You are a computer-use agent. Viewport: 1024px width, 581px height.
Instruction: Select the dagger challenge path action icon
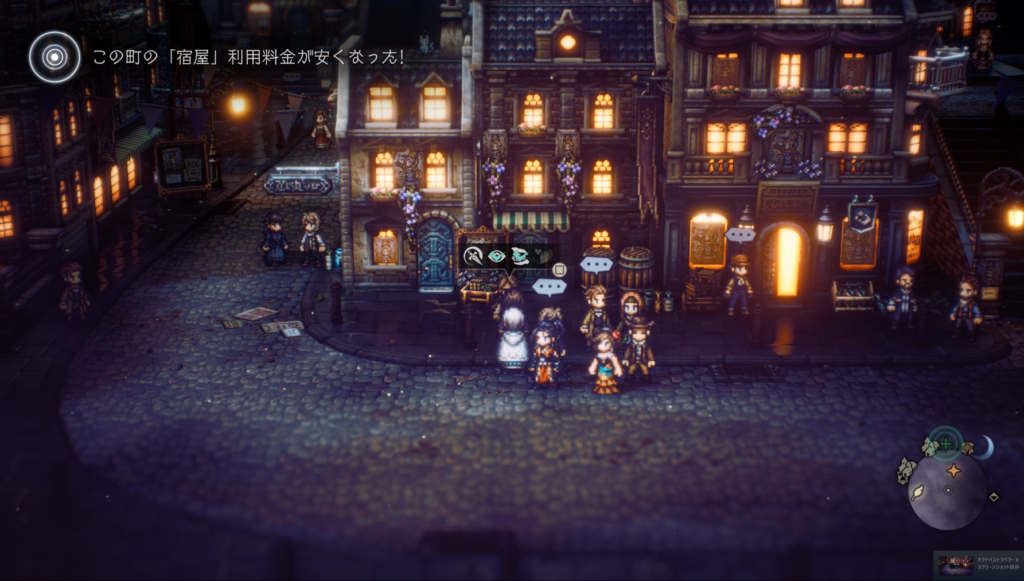(x=474, y=256)
